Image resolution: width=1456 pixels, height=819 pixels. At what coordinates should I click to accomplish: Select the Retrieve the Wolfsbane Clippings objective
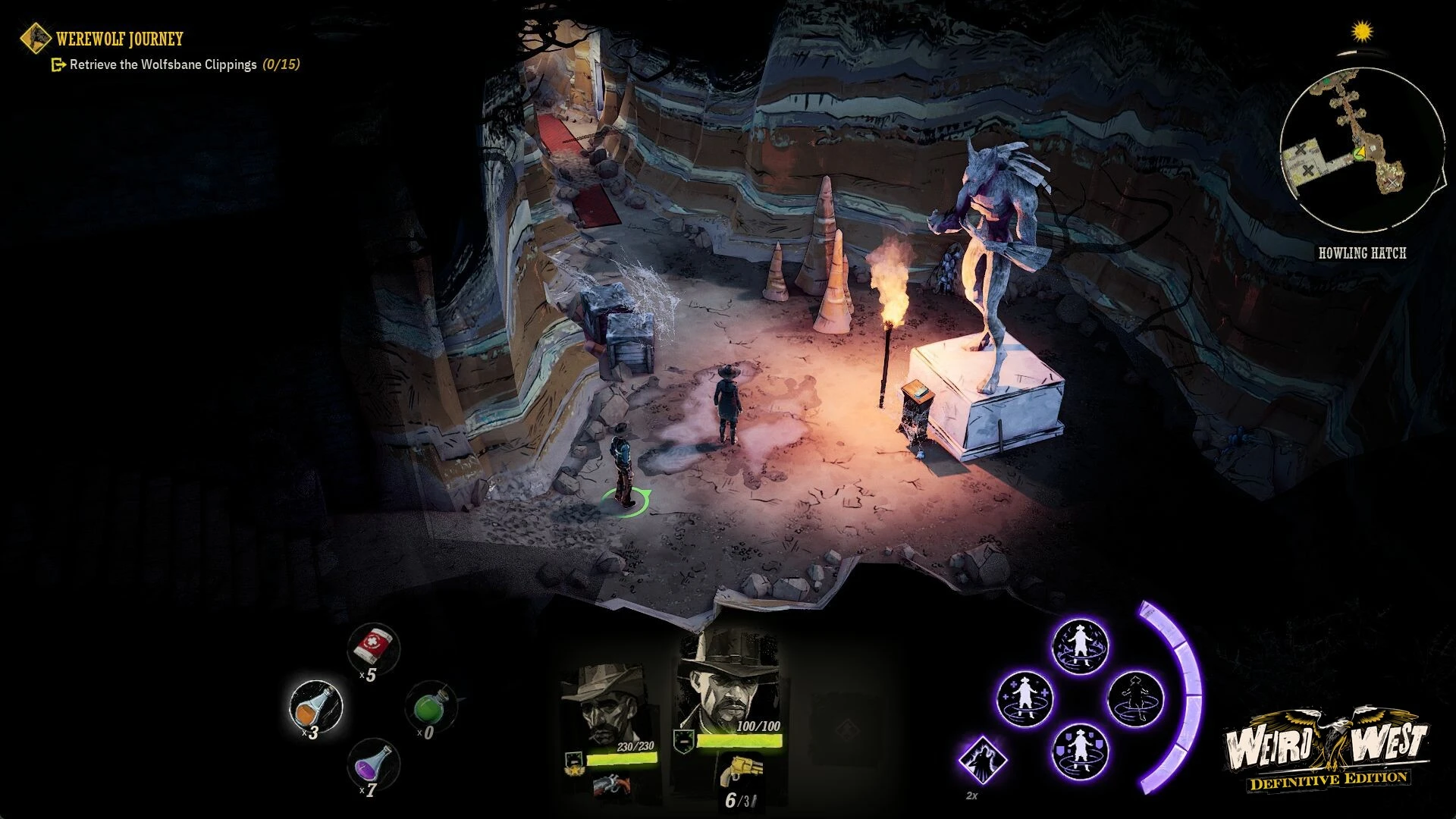(163, 64)
